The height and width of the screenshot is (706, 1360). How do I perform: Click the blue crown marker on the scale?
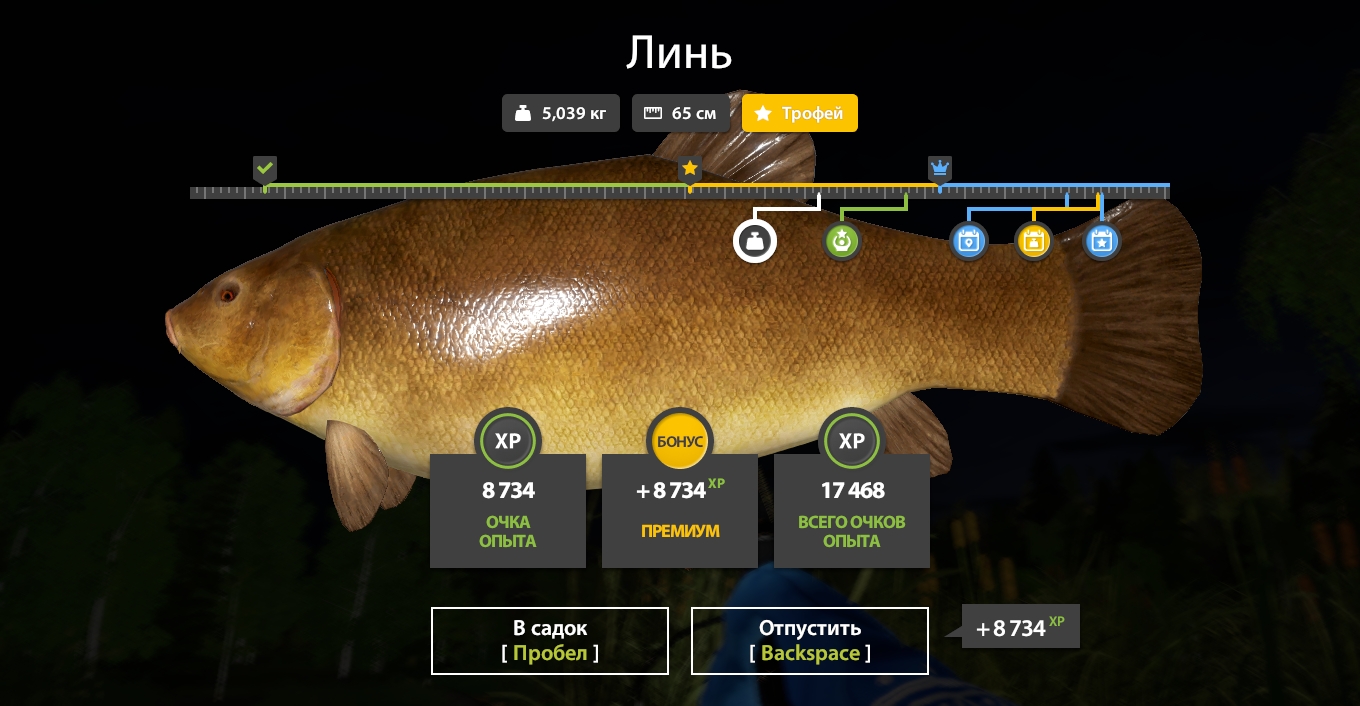(x=939, y=167)
